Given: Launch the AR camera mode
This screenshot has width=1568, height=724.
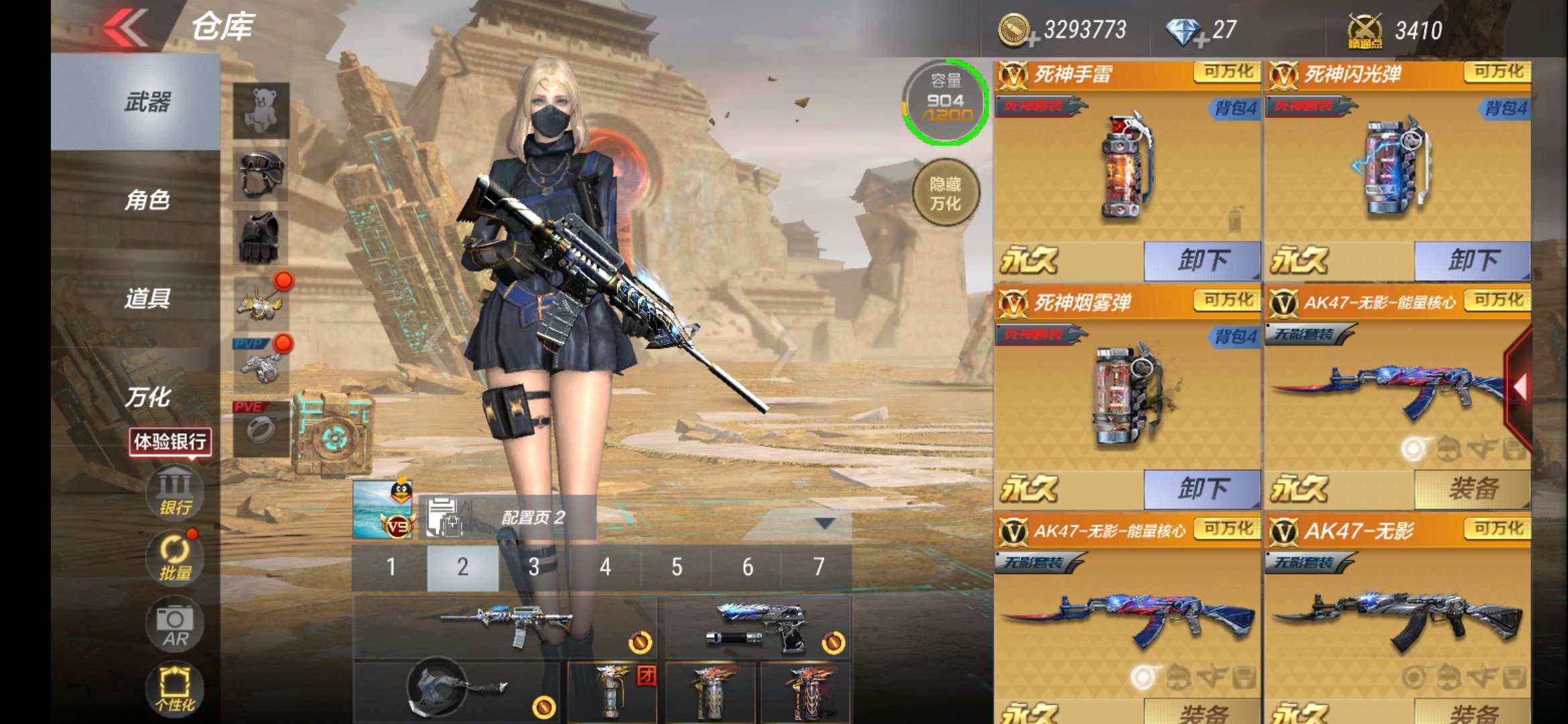Looking at the screenshot, I should point(175,626).
